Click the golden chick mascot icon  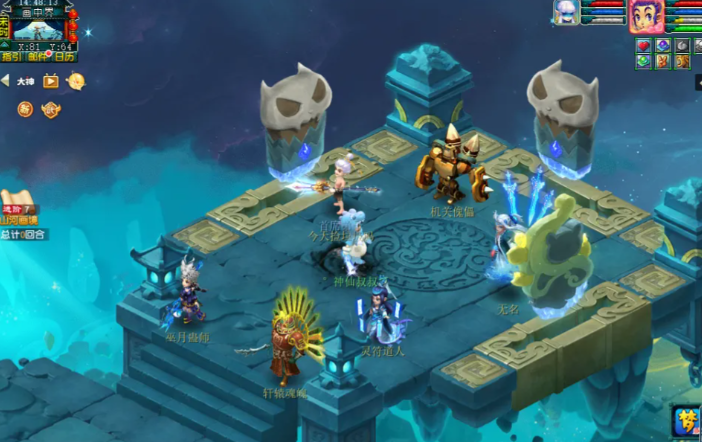pyautogui.click(x=76, y=81)
